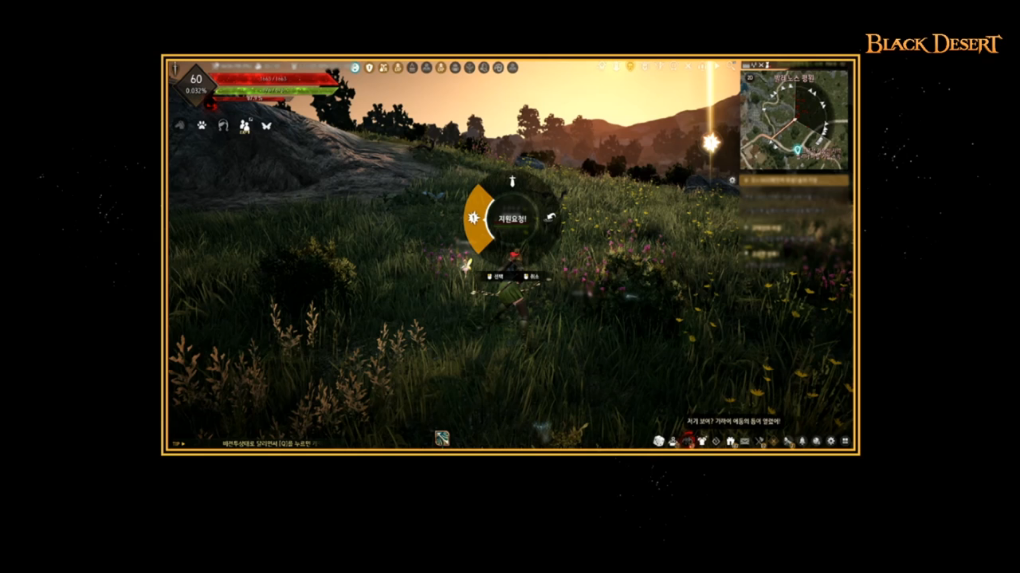Open the quest tracker settings gear
1020x573 pixels.
tap(733, 181)
